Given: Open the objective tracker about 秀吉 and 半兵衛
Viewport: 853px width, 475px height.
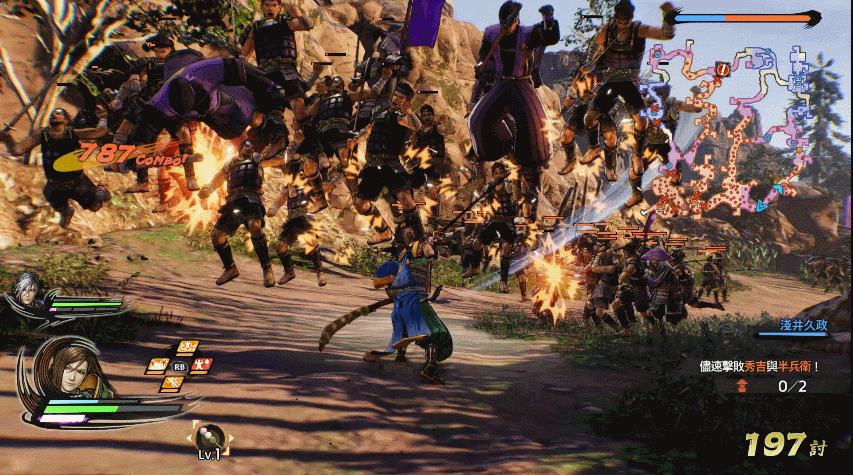Looking at the screenshot, I should point(759,366).
